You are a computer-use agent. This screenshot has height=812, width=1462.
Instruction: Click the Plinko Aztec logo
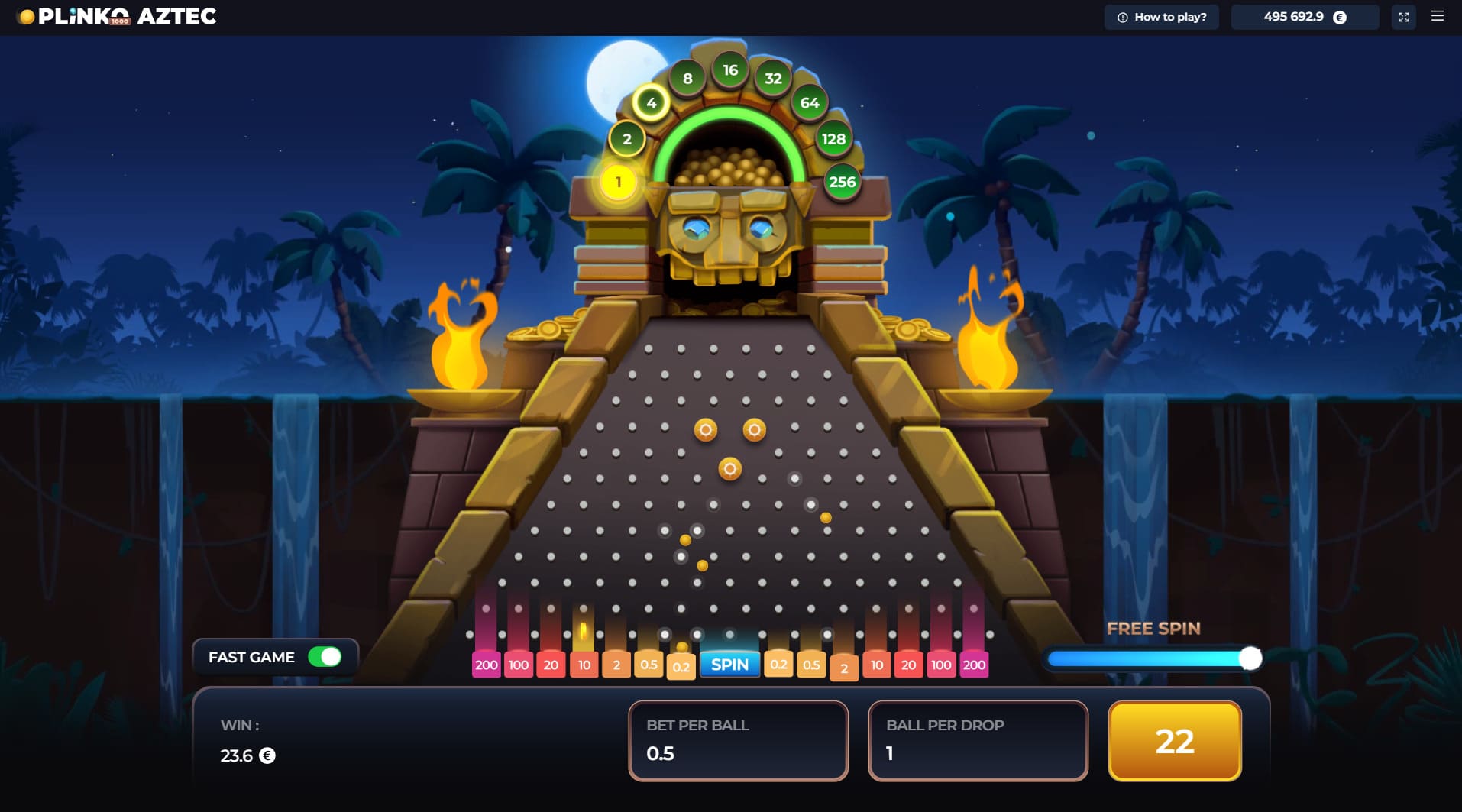[x=115, y=16]
